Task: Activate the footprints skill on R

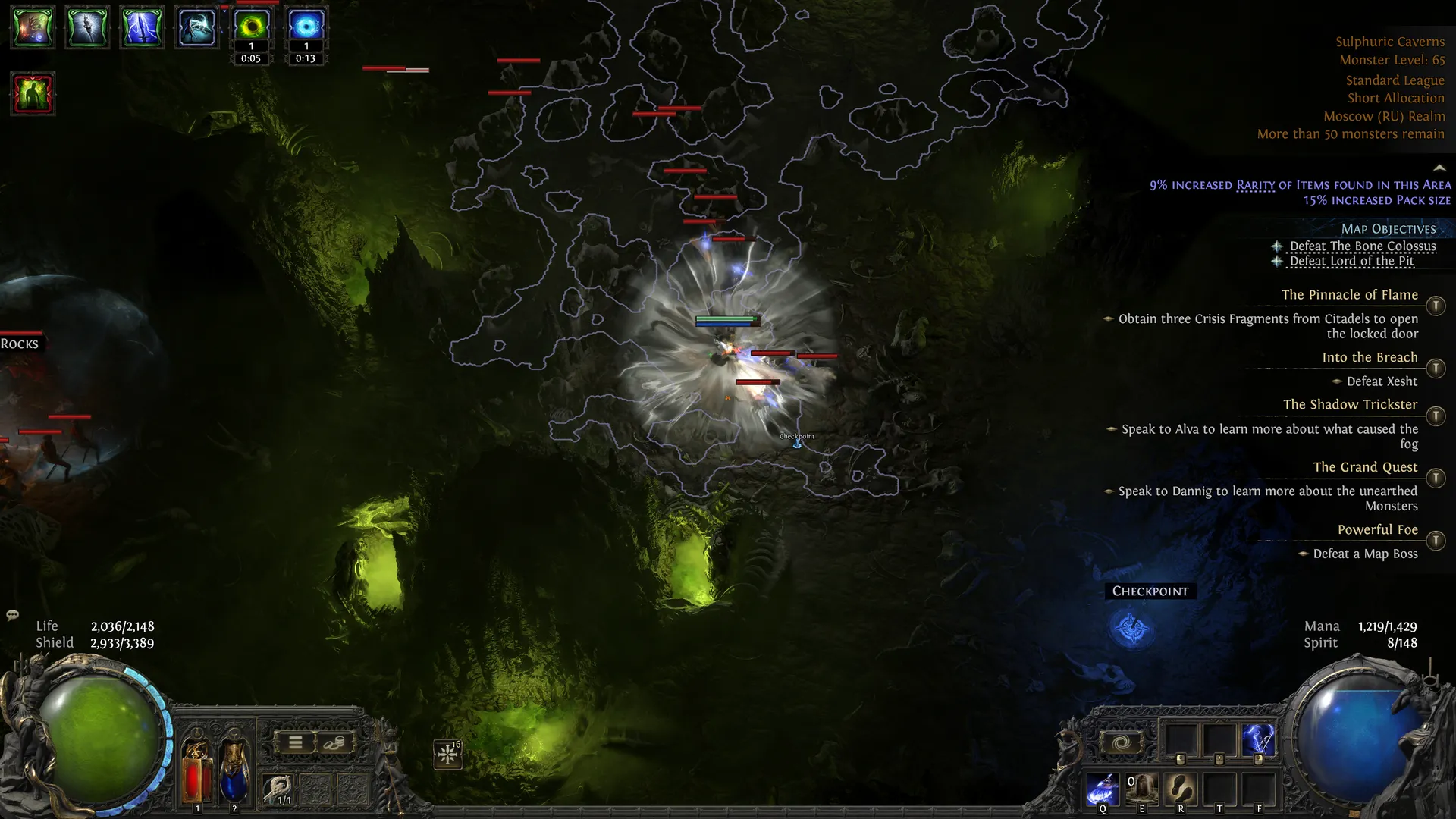Action: coord(1181,789)
